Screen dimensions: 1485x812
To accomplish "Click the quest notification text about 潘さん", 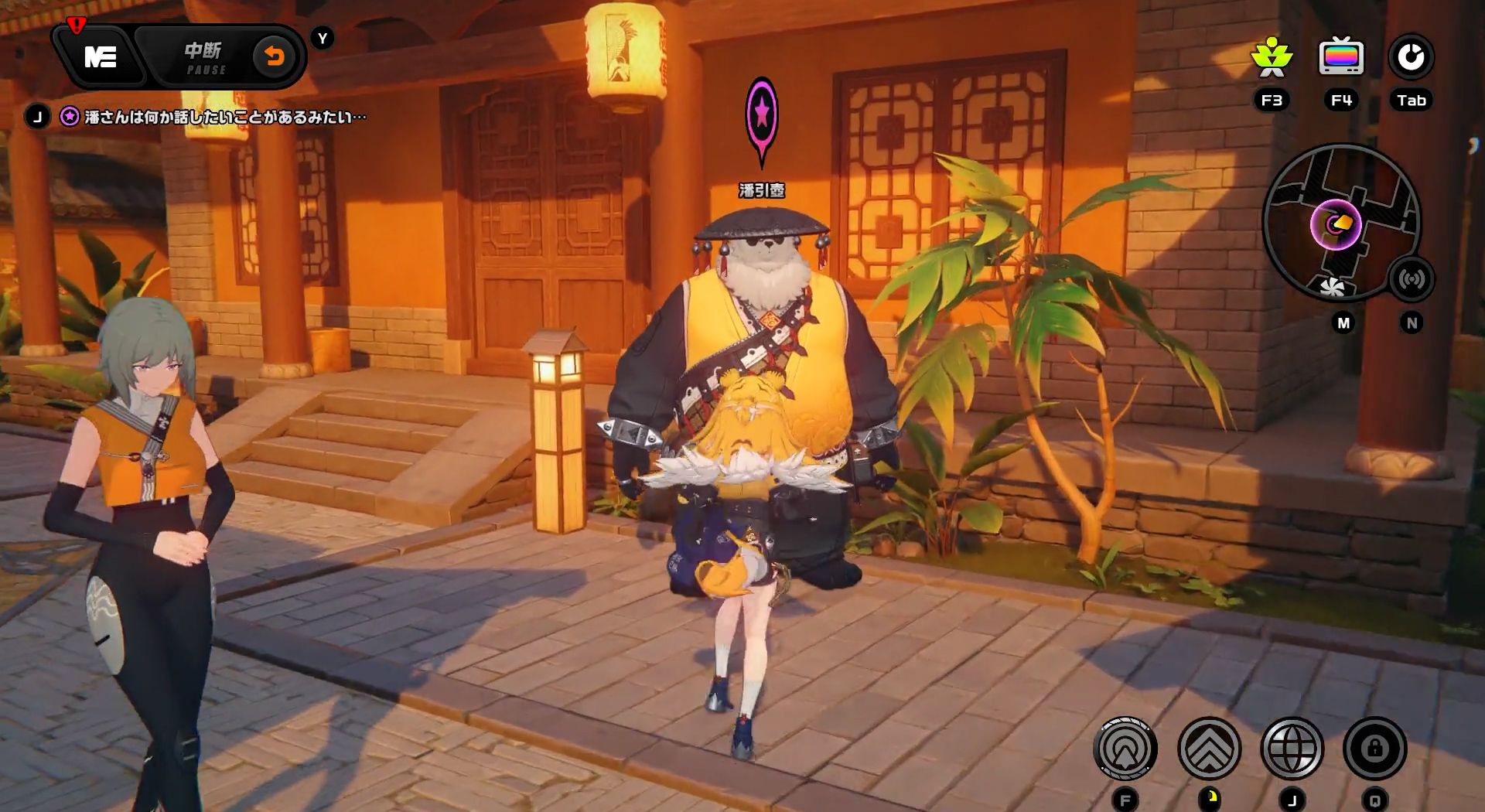I will (x=224, y=117).
